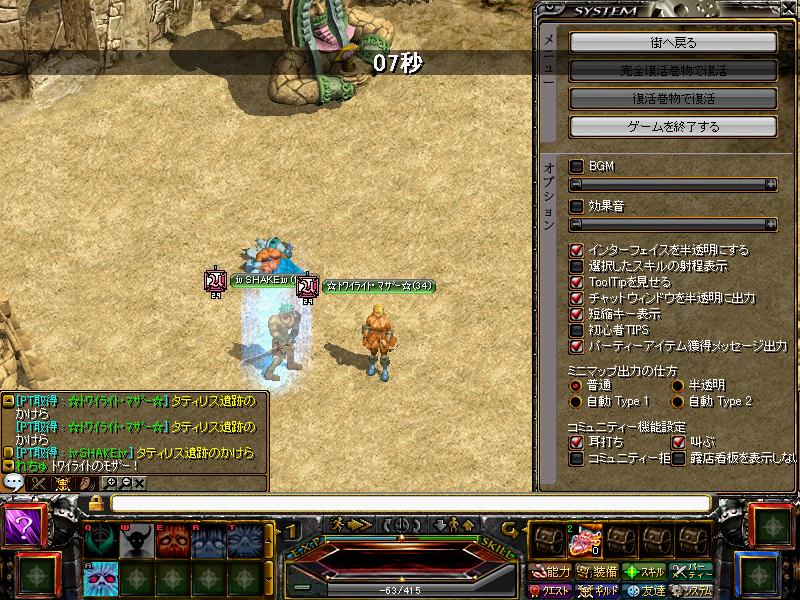Image resolution: width=800 pixels, height=600 pixels.
Task: Uncheck インターフェイスを半透明にする option
Action: pyautogui.click(x=576, y=250)
